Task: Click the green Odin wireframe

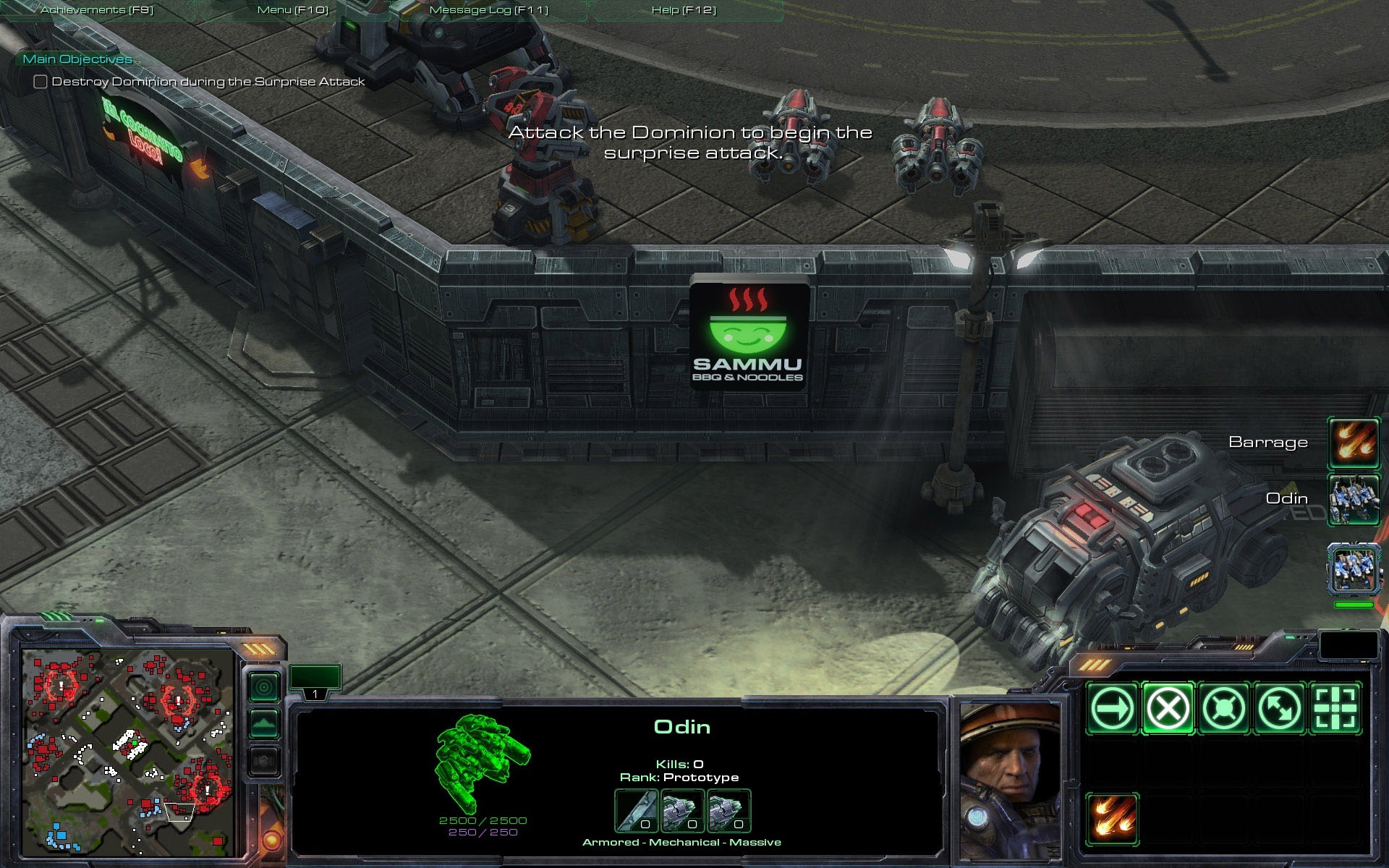Action: tap(483, 762)
